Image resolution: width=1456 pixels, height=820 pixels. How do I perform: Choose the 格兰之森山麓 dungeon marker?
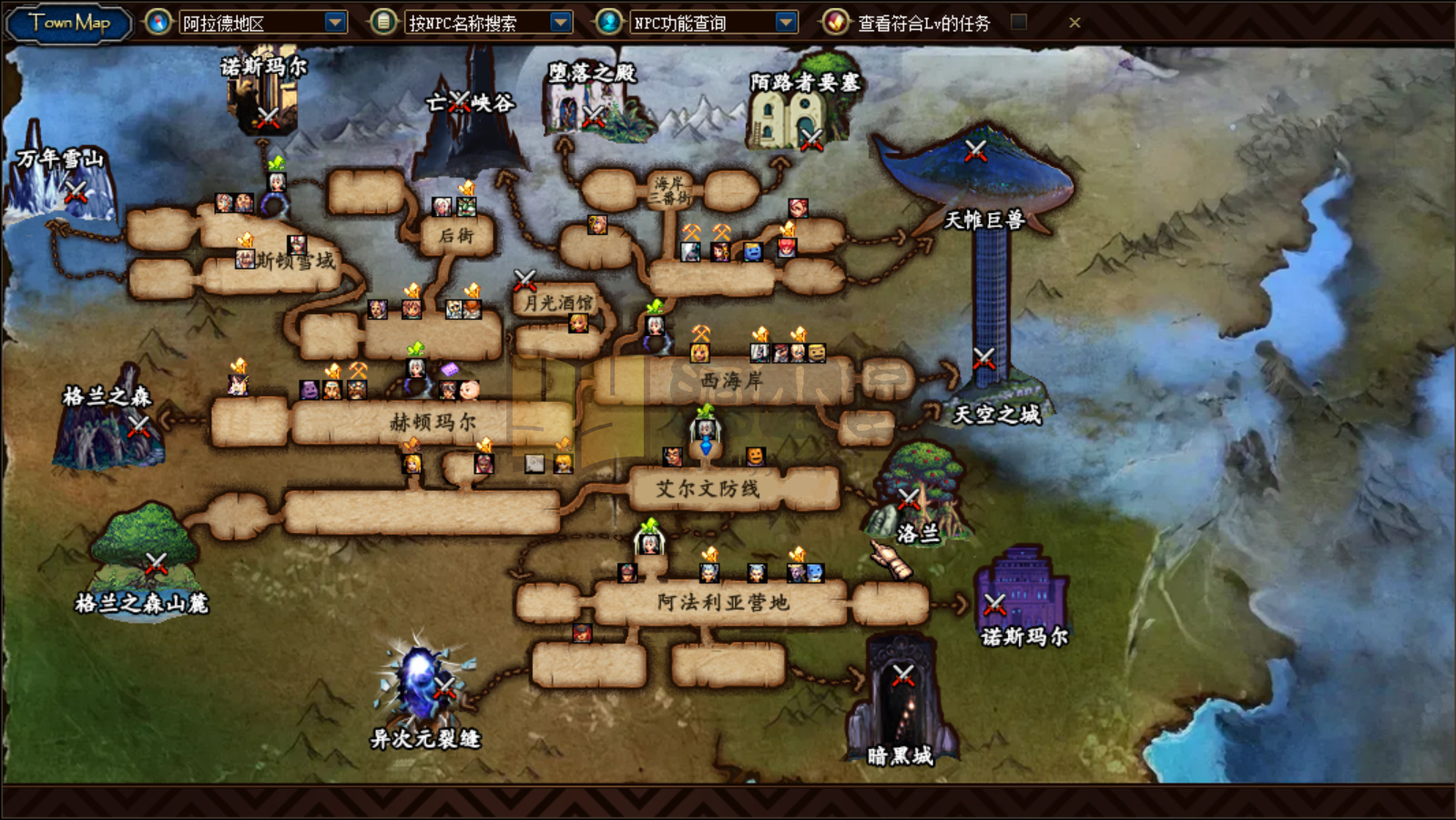point(156,563)
